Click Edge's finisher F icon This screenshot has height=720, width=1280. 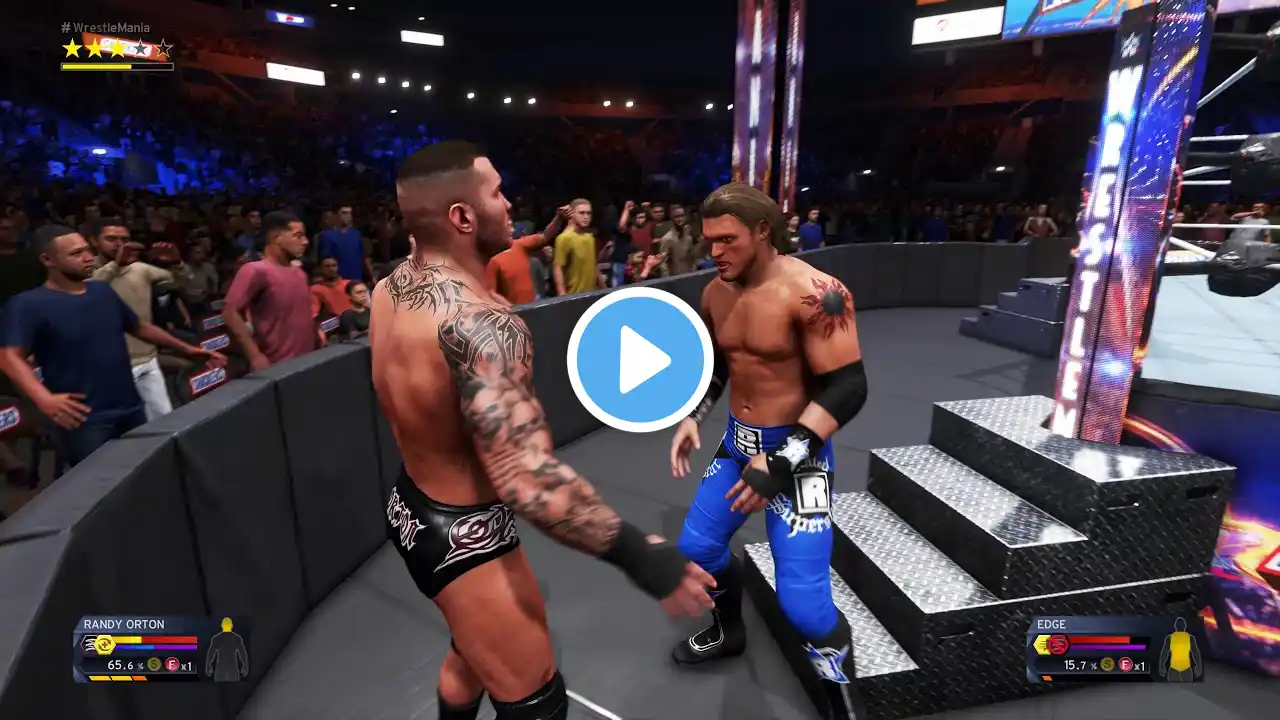coord(1125,665)
